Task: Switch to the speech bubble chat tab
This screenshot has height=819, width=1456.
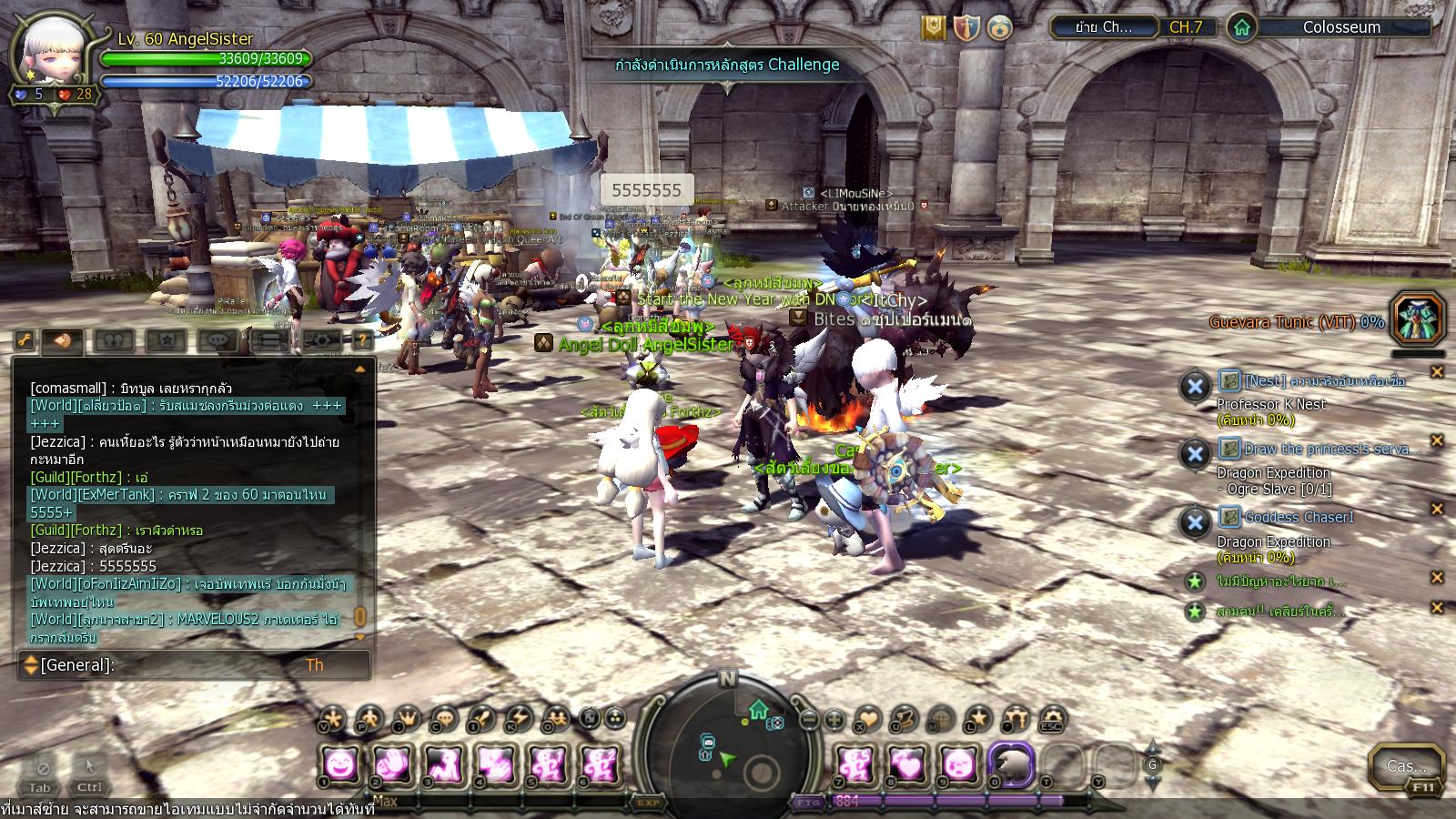Action: 217,341
